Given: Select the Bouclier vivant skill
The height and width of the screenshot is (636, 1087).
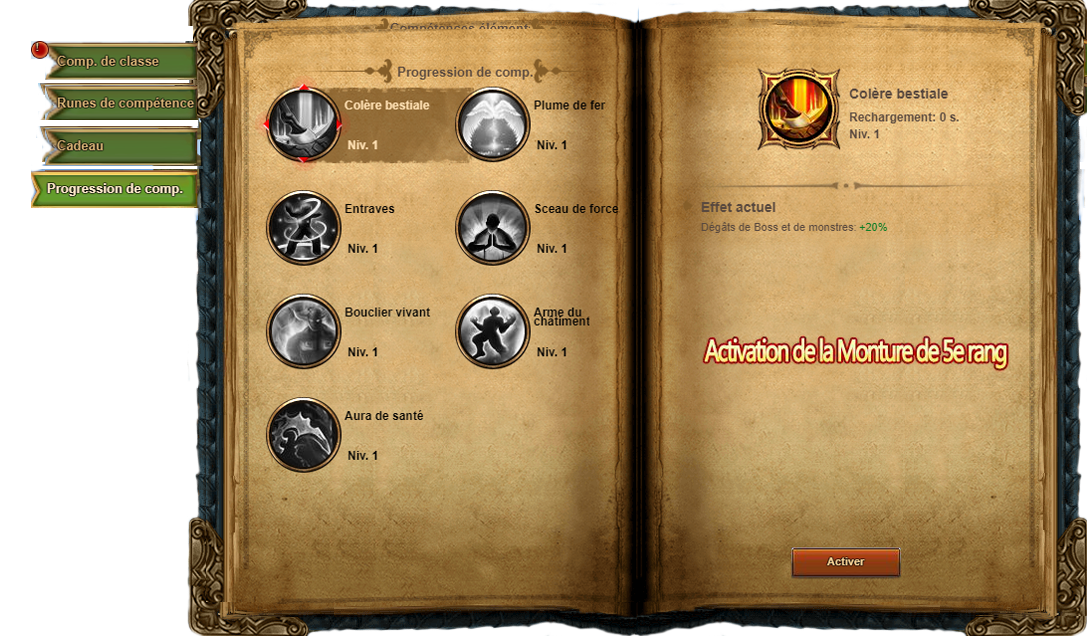Looking at the screenshot, I should coord(304,331).
